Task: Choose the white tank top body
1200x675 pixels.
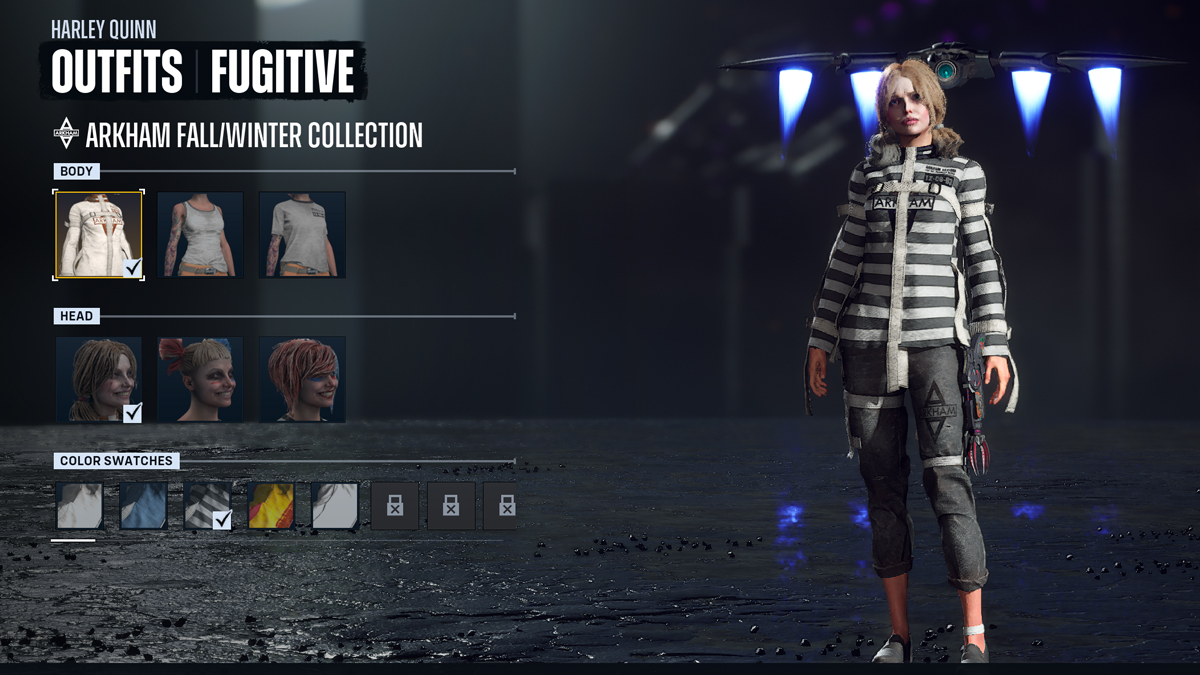Action: pos(200,235)
